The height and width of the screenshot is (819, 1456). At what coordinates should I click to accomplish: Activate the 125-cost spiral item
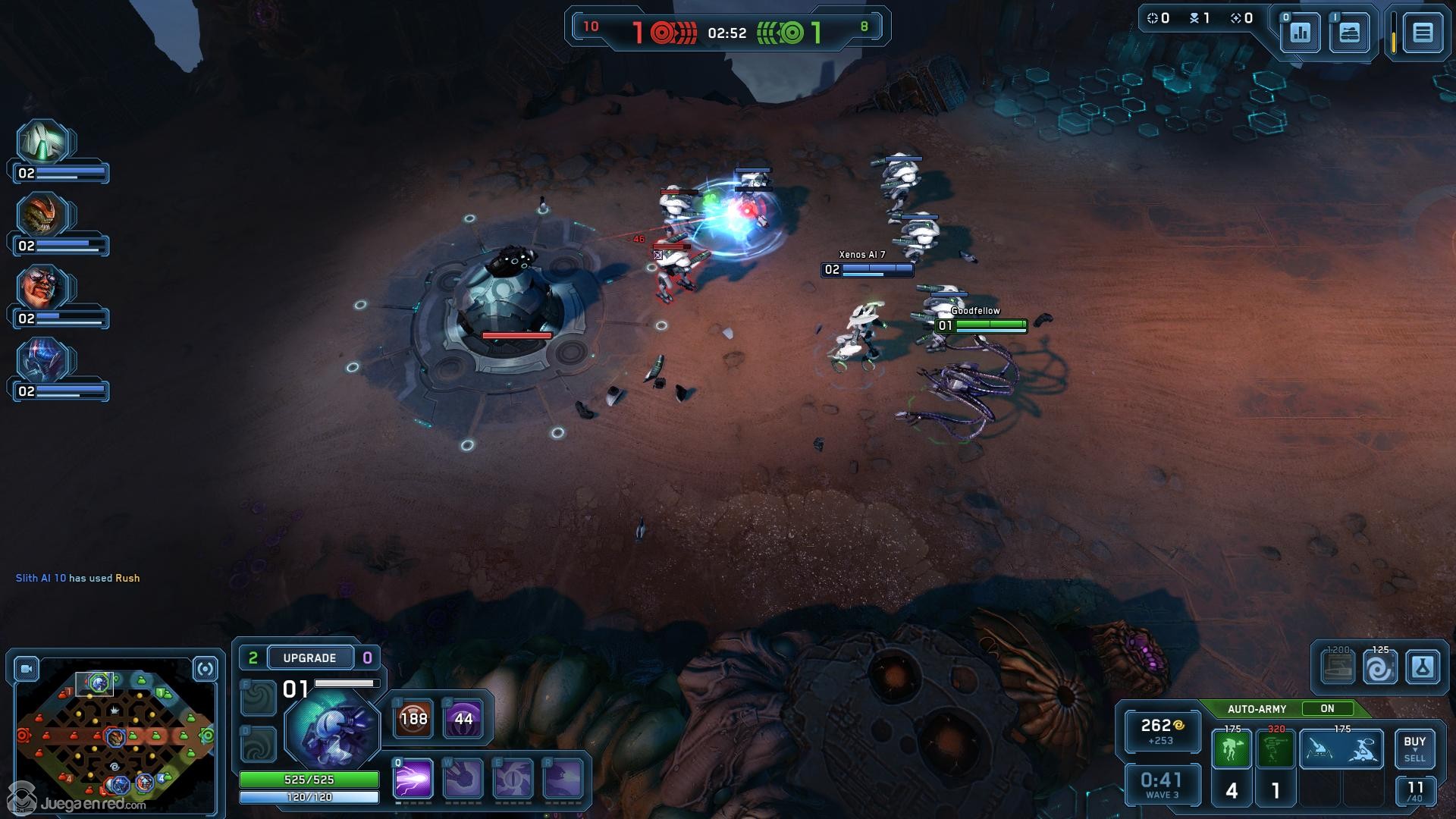pos(1379,668)
